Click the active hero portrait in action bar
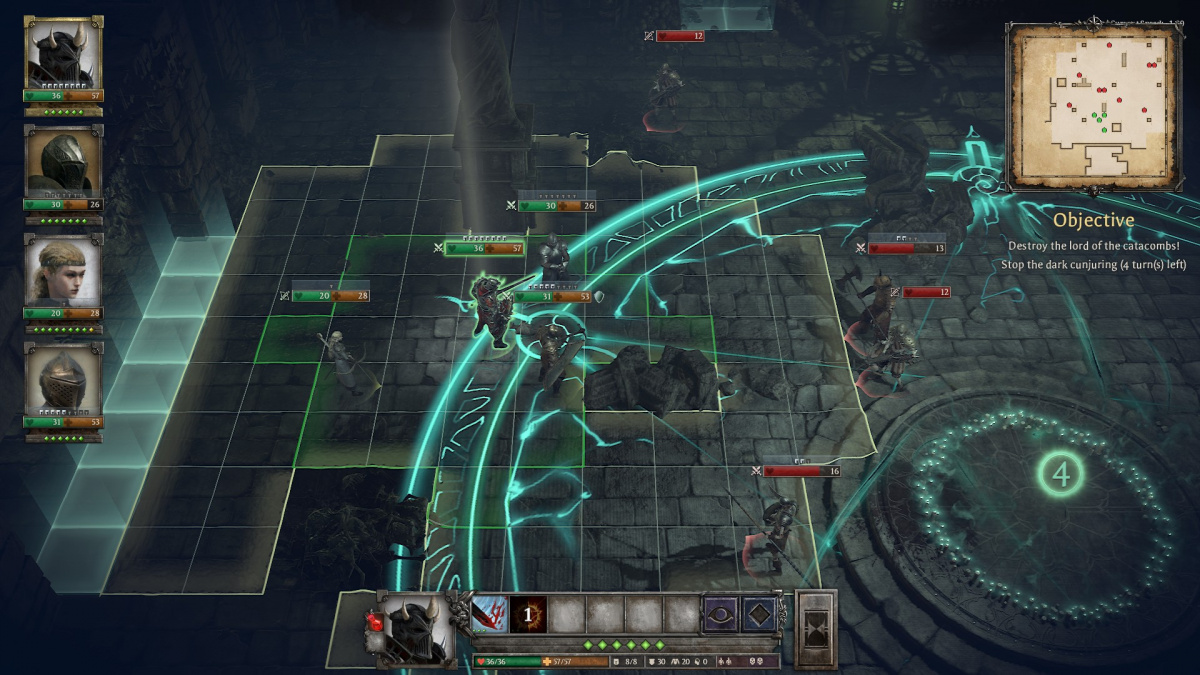This screenshot has height=675, width=1200. tap(413, 628)
